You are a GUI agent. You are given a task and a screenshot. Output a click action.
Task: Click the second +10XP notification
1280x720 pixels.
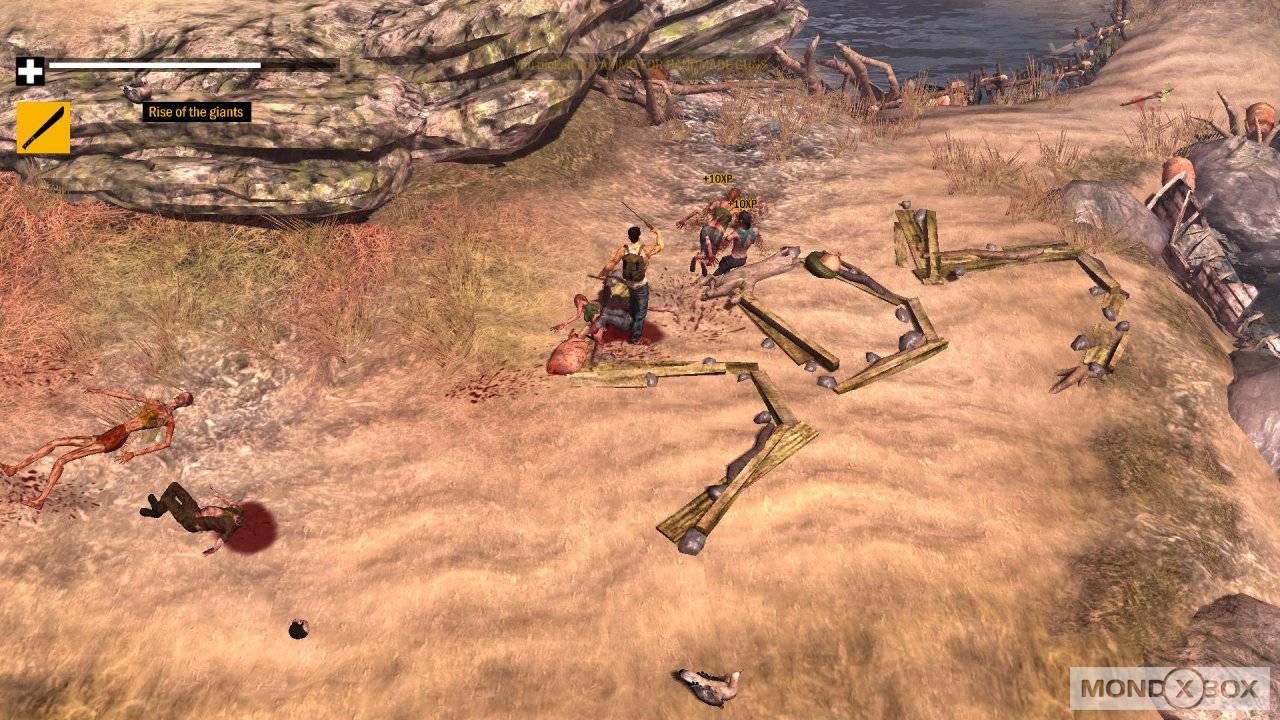tap(741, 202)
